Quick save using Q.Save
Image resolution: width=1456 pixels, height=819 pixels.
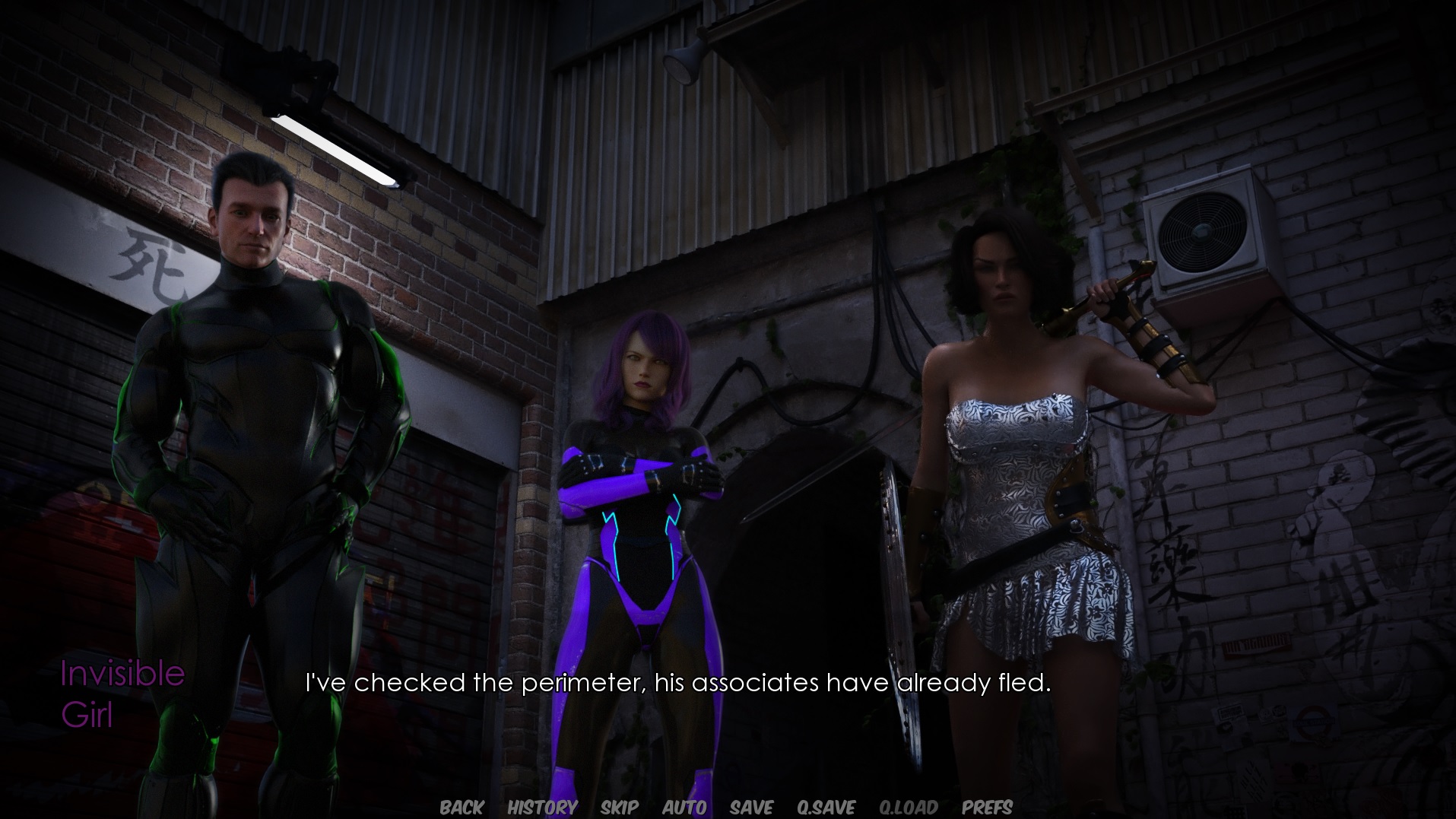pyautogui.click(x=826, y=807)
